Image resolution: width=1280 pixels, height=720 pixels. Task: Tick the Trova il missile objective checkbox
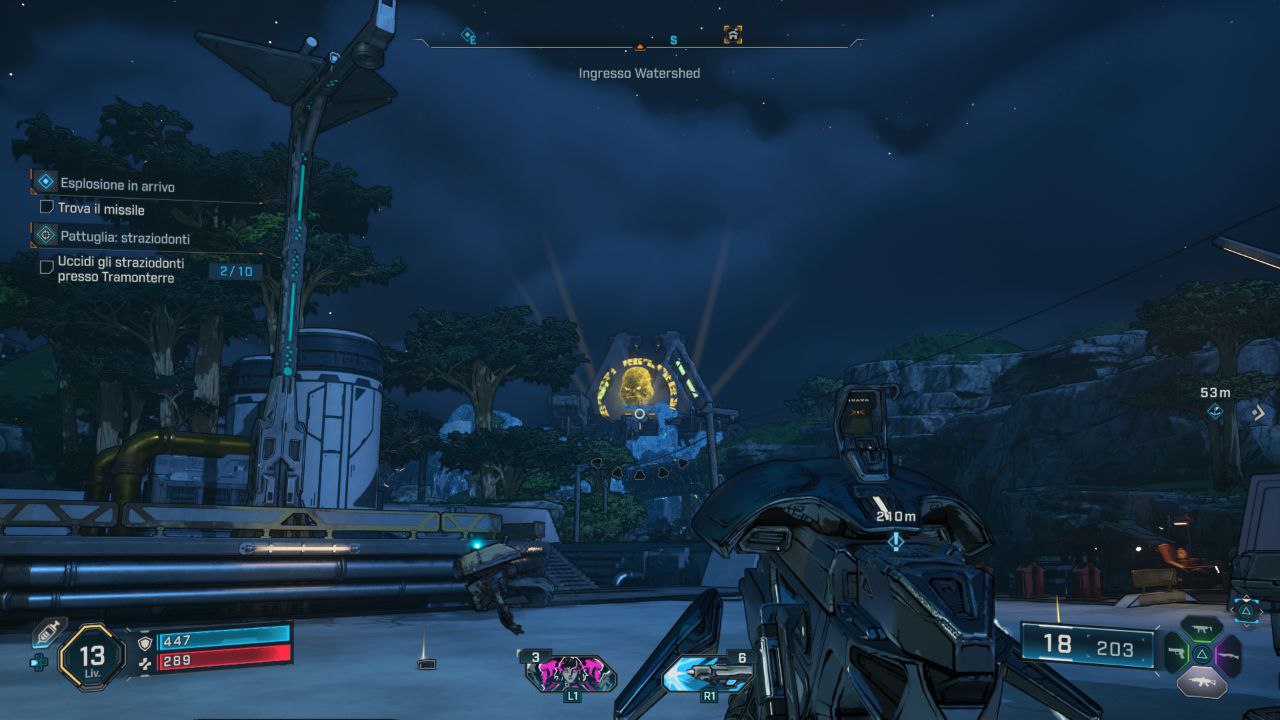(x=46, y=208)
